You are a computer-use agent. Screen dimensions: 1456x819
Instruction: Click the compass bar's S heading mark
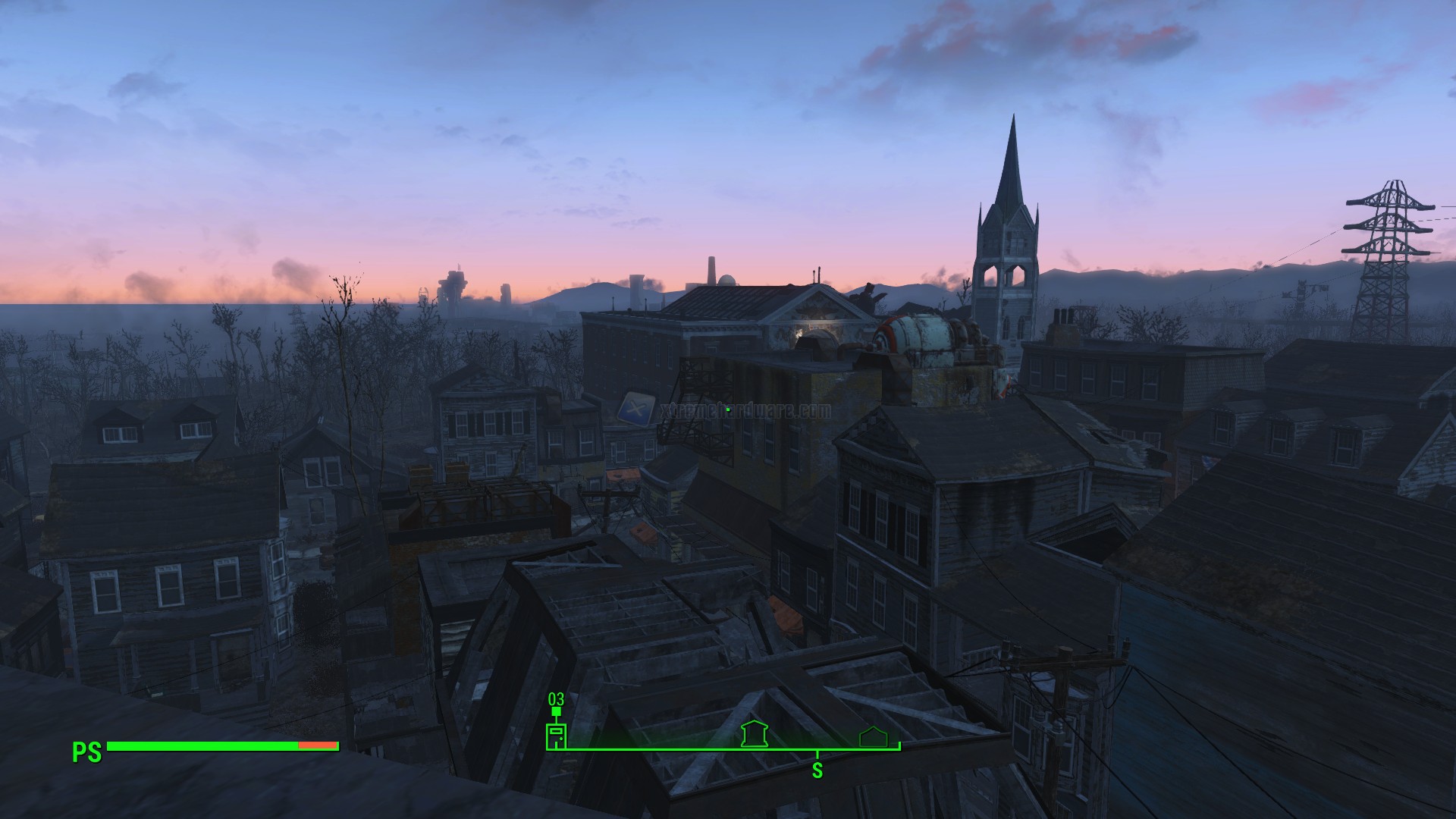tap(817, 770)
